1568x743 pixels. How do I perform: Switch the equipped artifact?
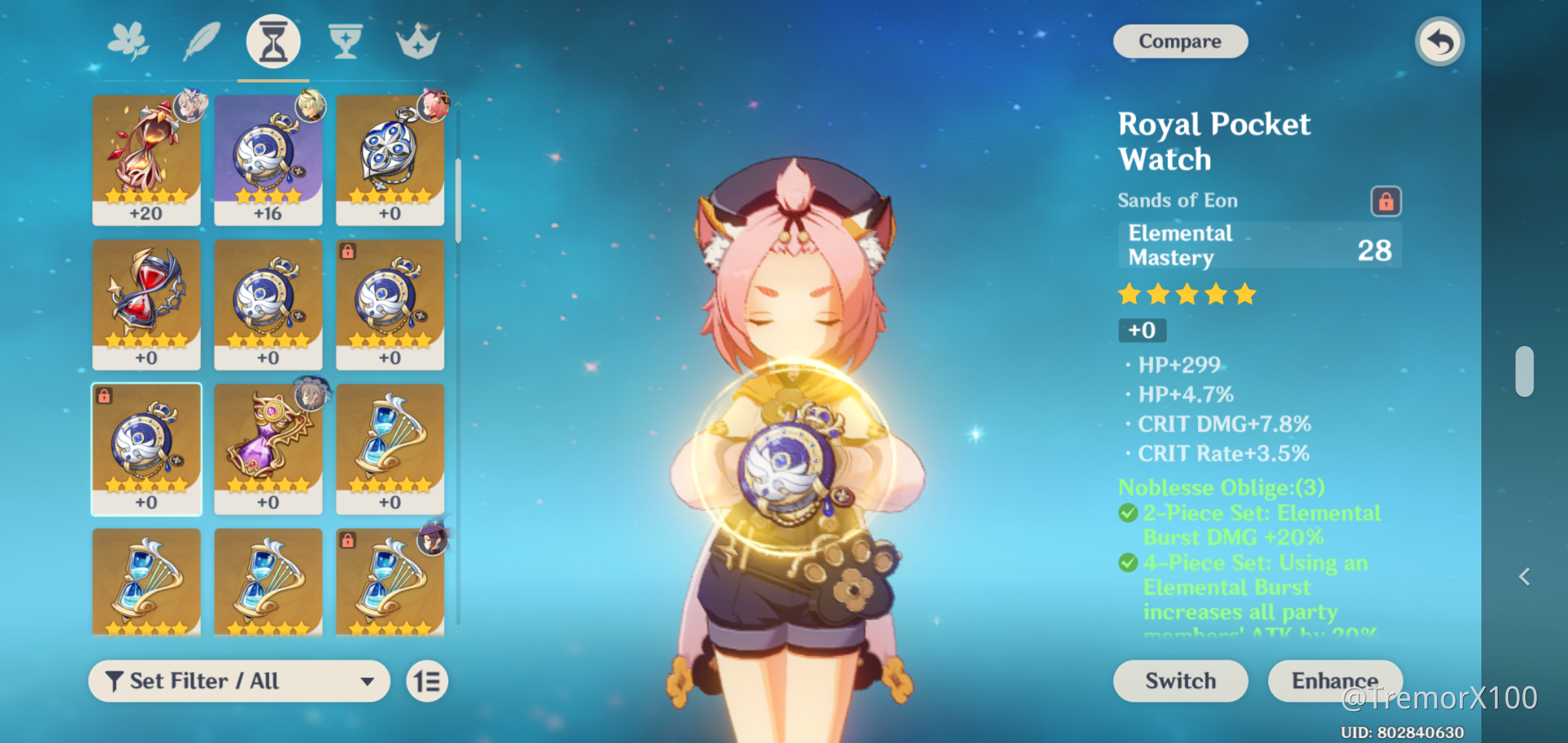[1180, 681]
